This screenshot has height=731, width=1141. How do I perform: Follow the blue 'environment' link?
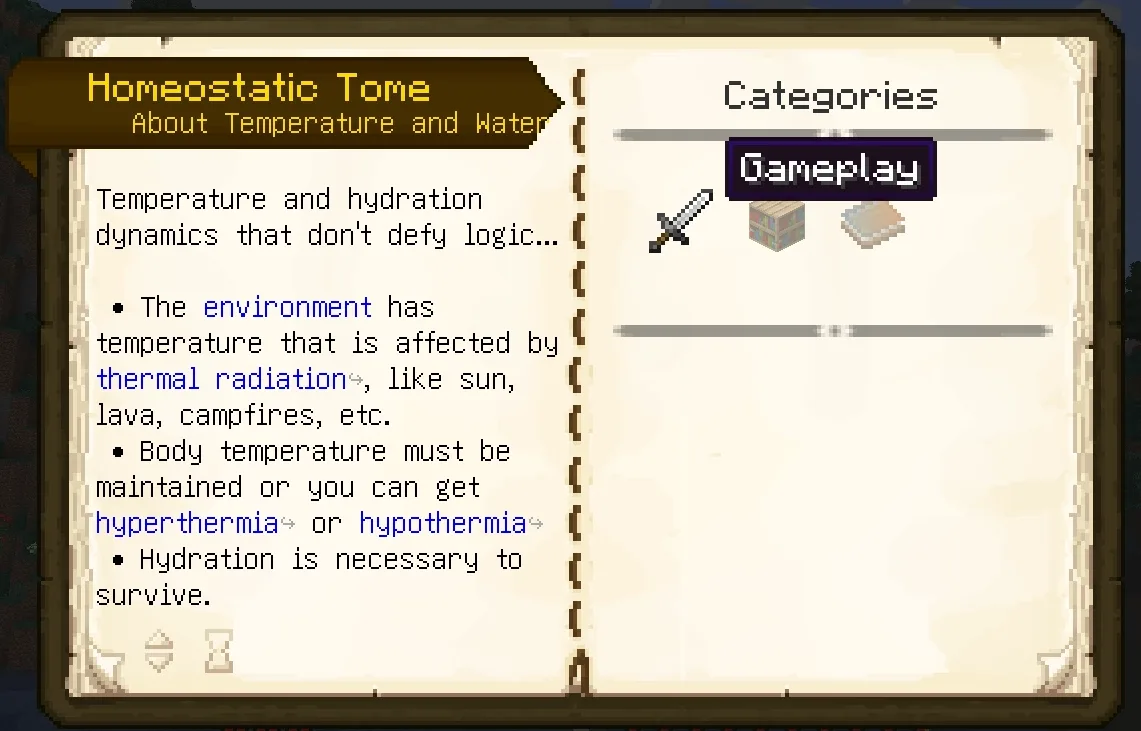pos(287,307)
